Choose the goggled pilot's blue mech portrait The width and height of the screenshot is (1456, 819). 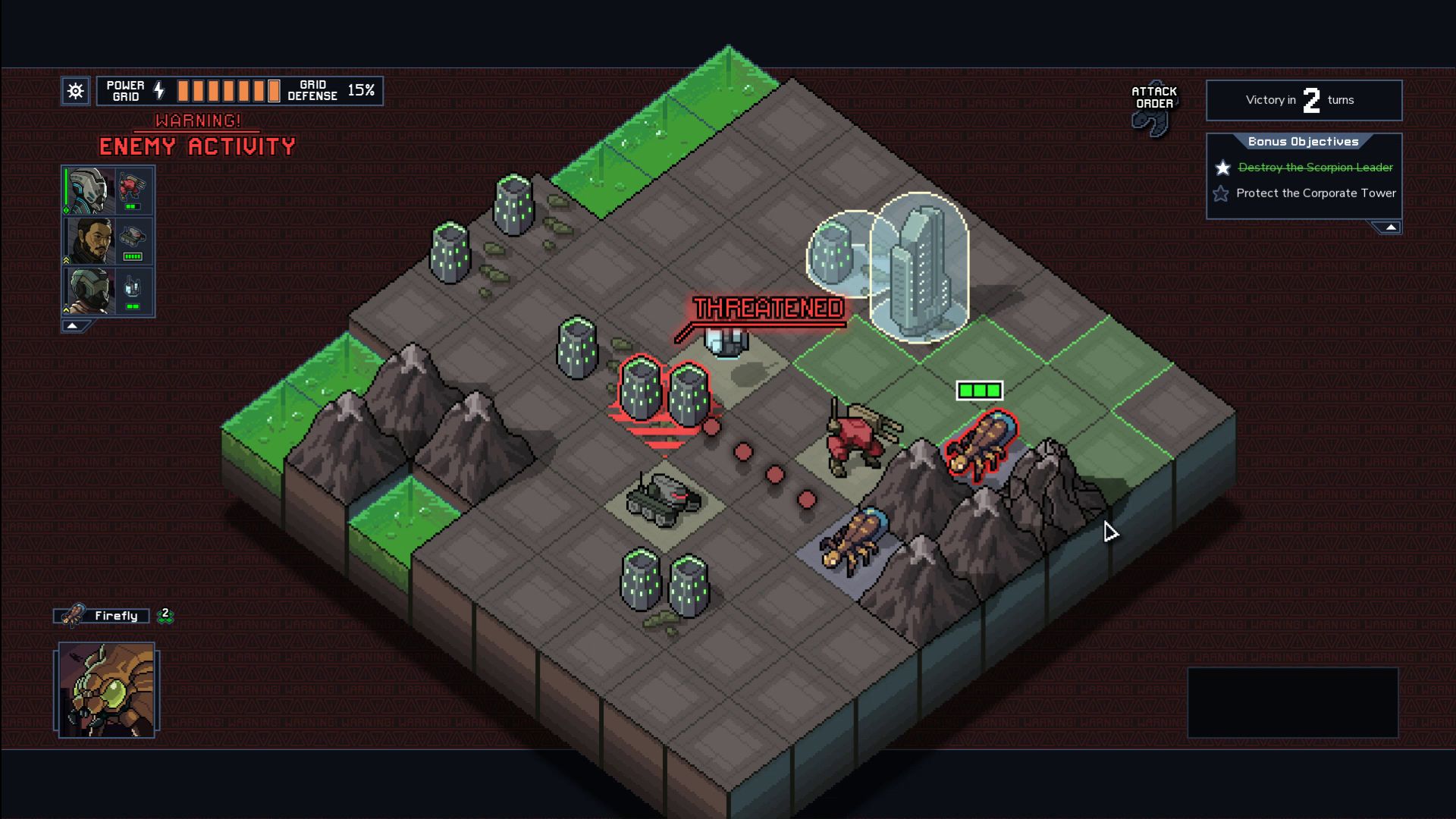click(x=108, y=291)
